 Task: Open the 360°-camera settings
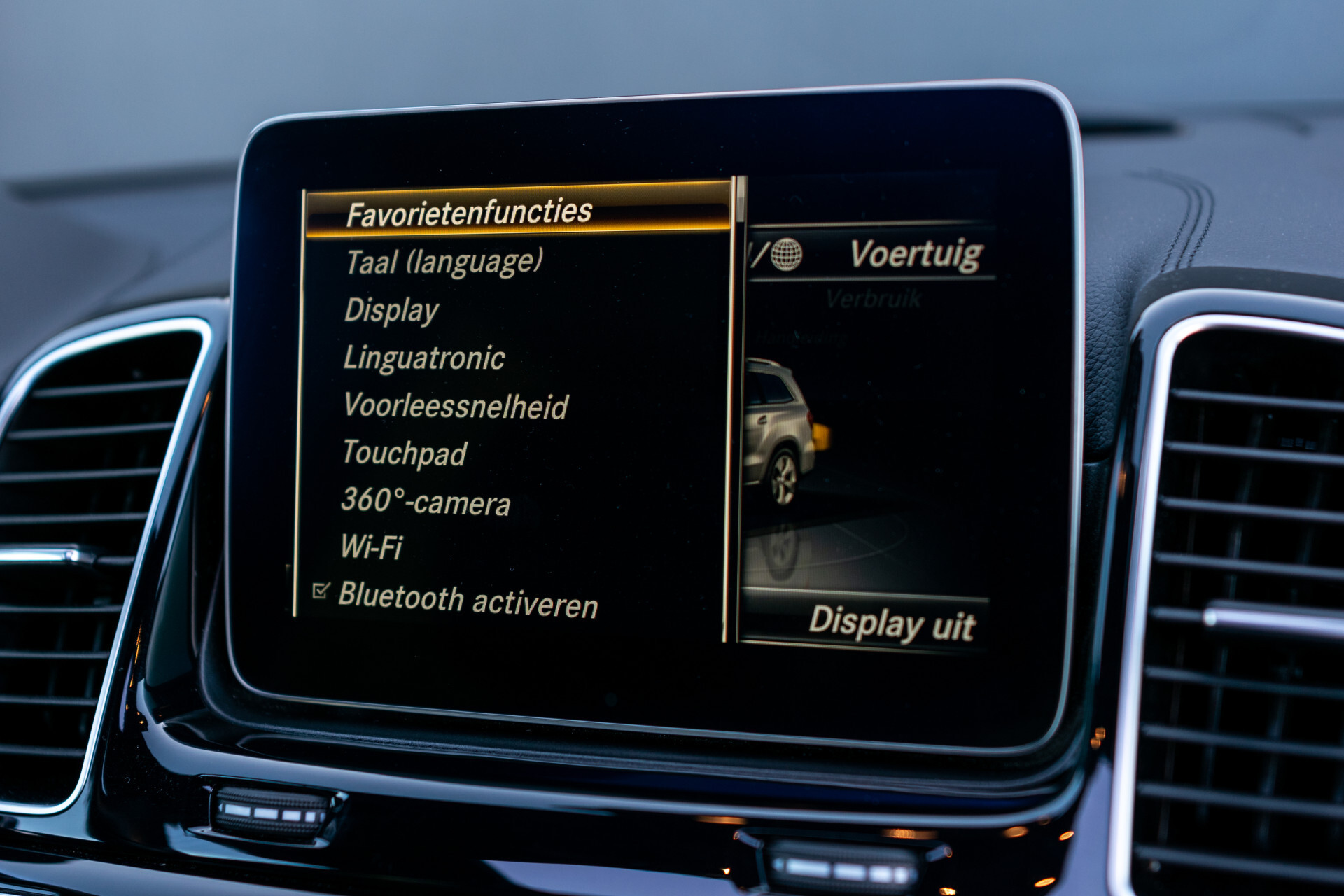click(425, 500)
